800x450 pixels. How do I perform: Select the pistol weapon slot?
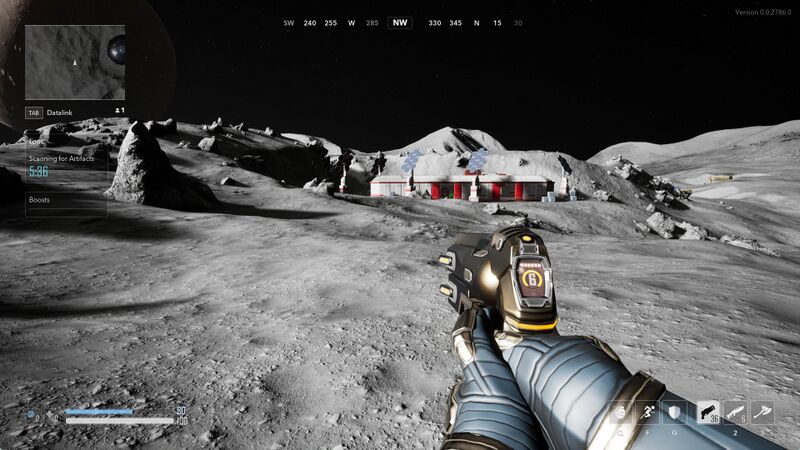(x=708, y=412)
